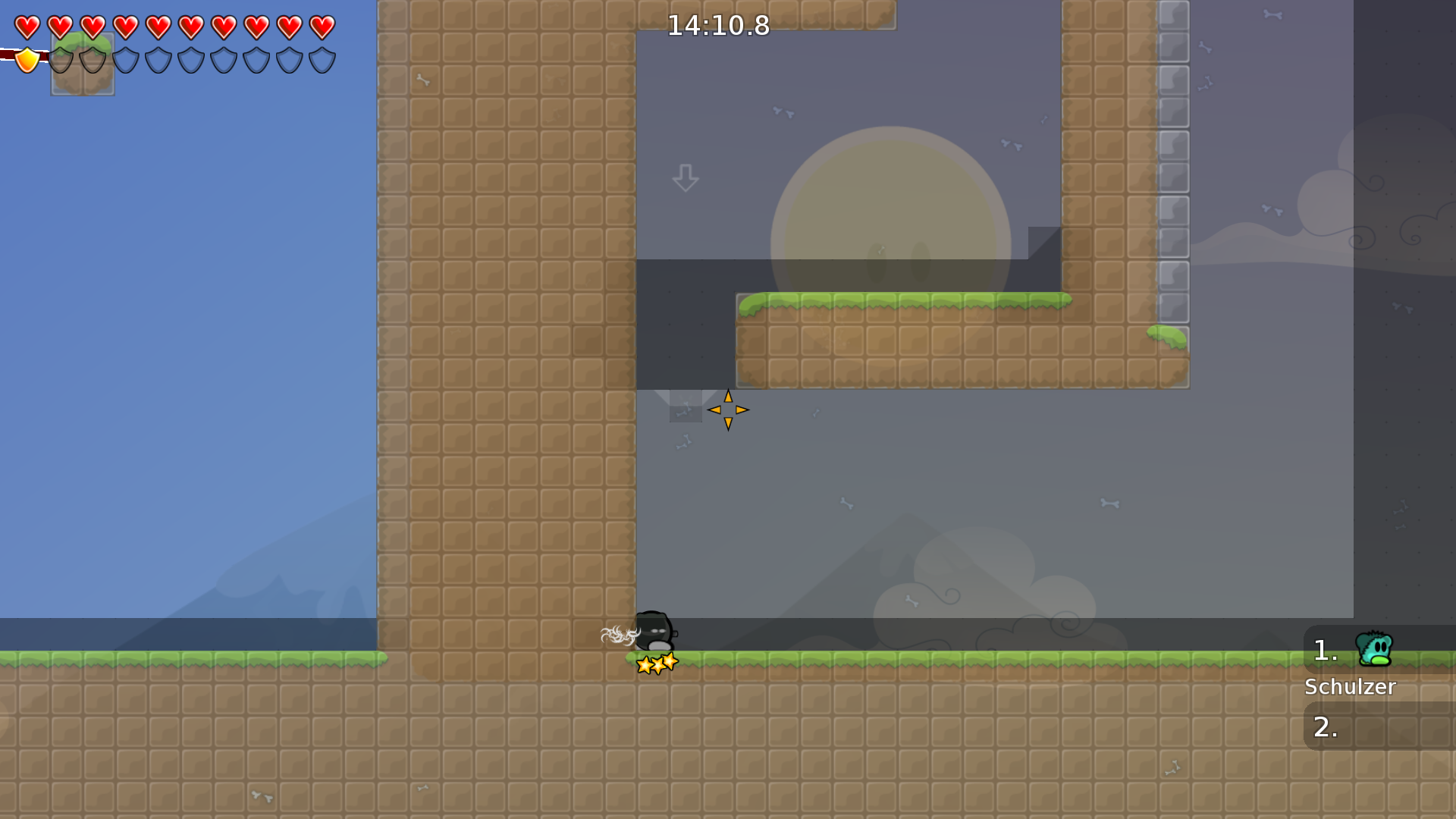The image size is (1456, 819).
Task: Click the dark red health bar behind the shield
Action: click(8, 54)
